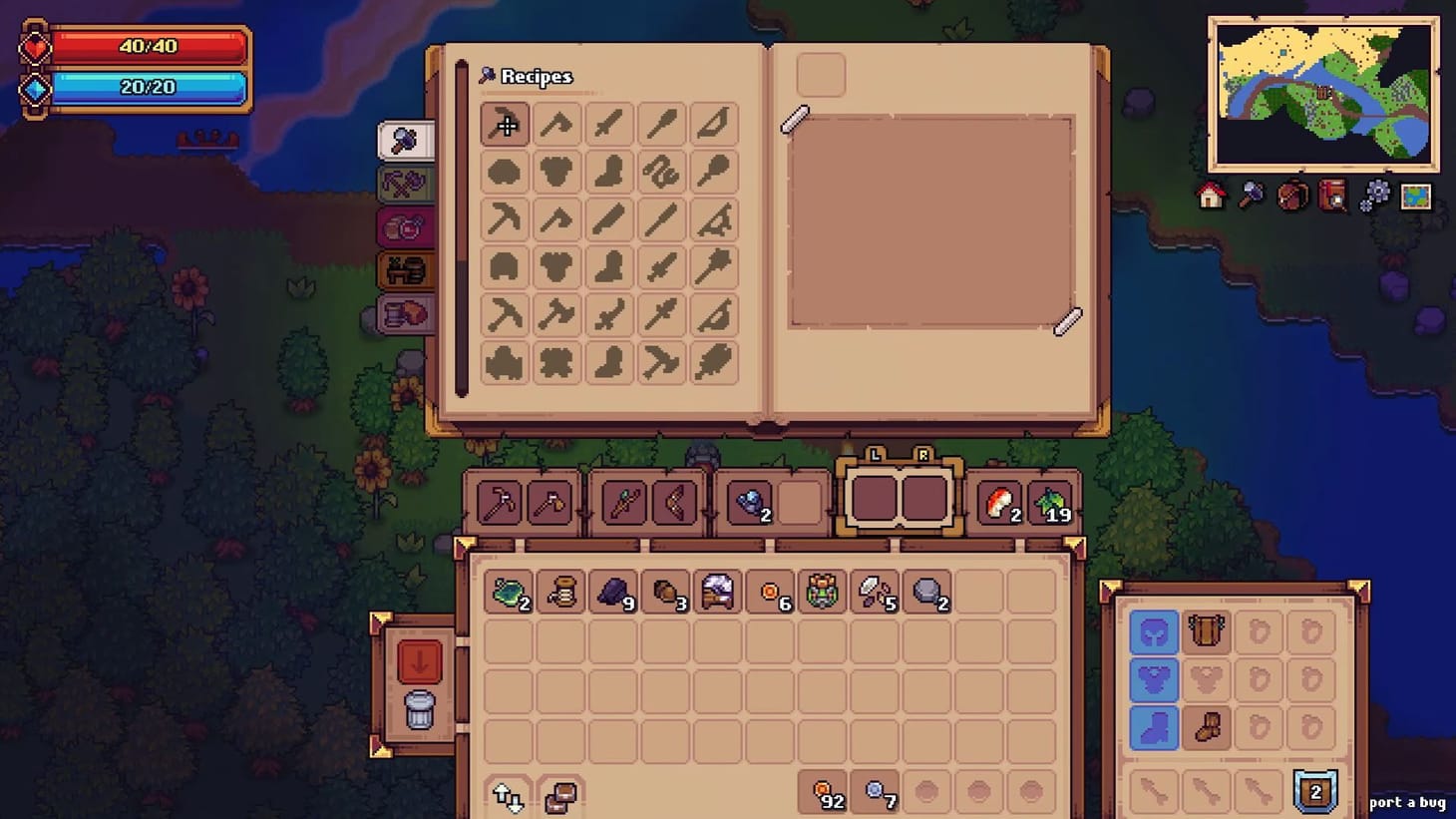
Task: Open the settings gears icon near the minimap
Action: point(1374,198)
